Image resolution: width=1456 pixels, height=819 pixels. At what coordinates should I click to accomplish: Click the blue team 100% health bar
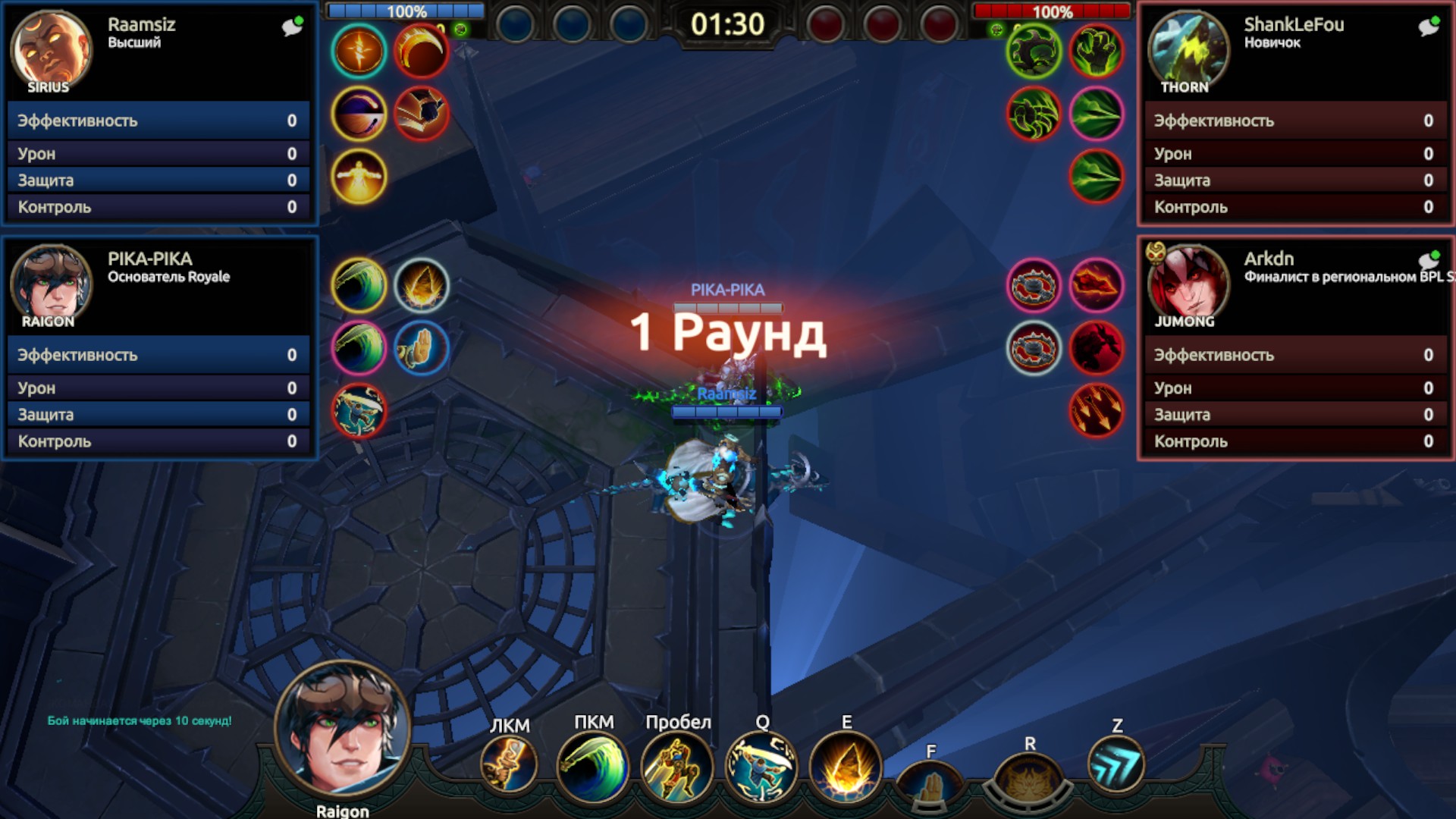[406, 11]
